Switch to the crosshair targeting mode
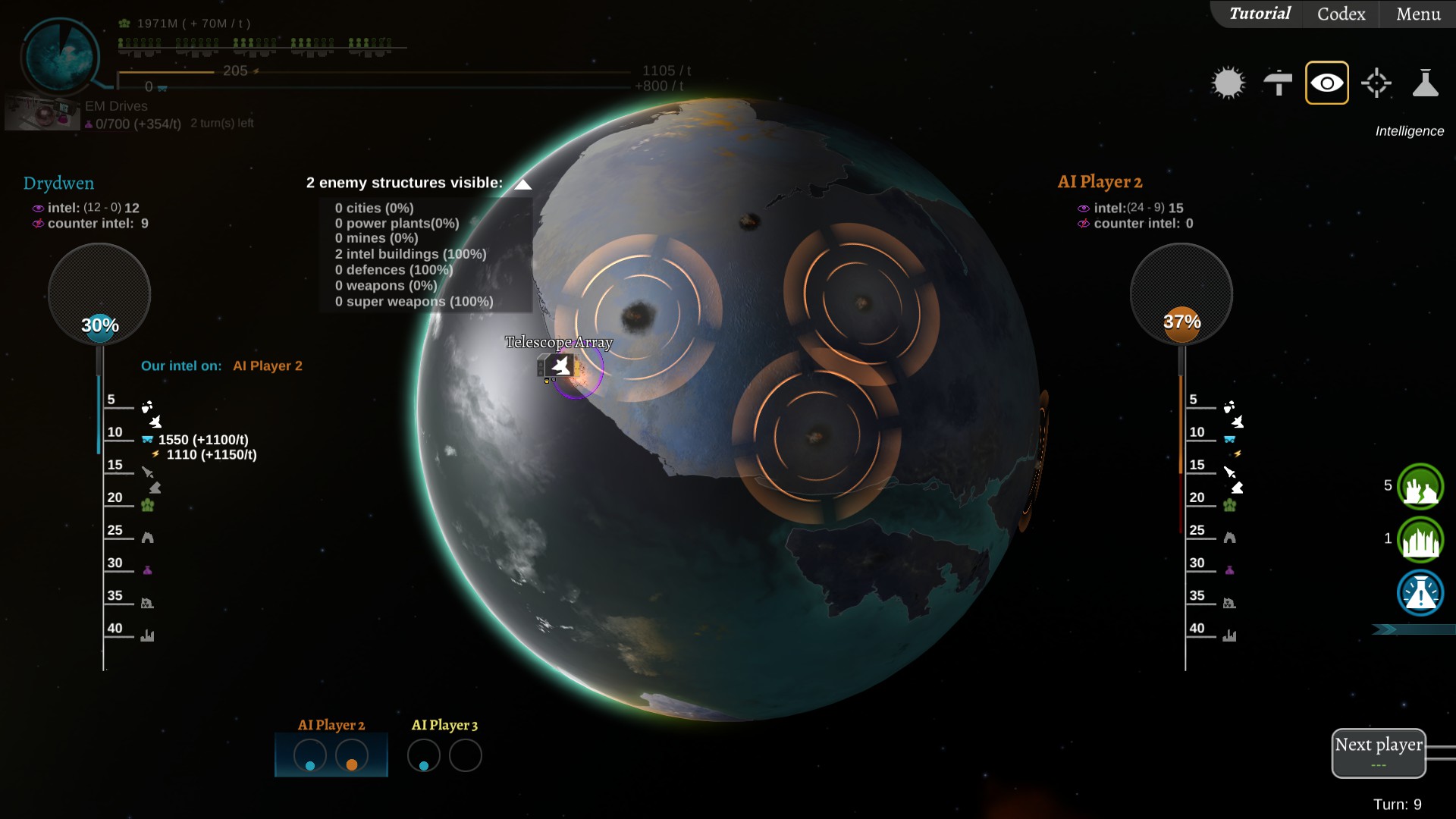The image size is (1456, 819). 1376,83
